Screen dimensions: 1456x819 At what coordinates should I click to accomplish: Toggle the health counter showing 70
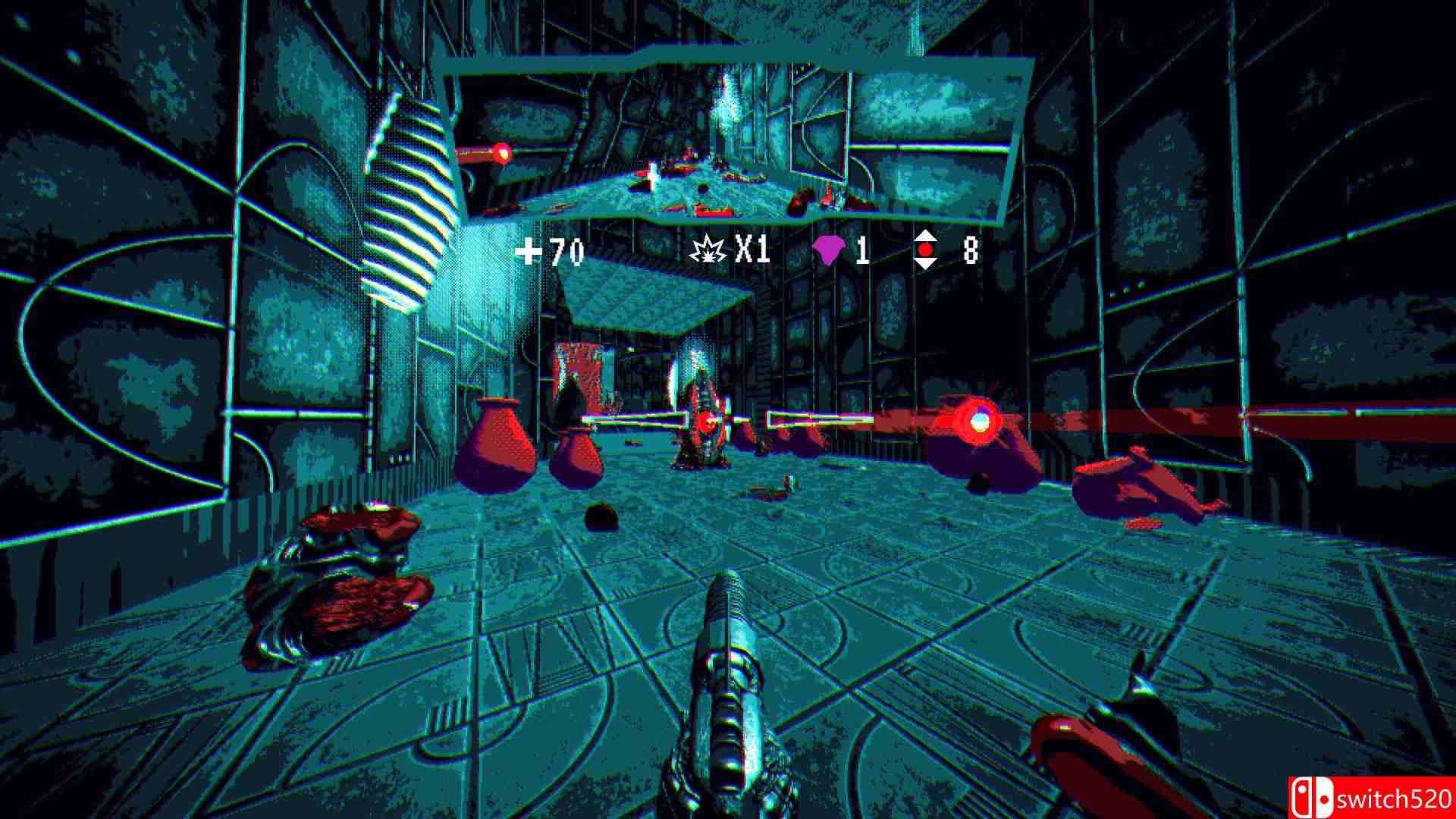pyautogui.click(x=565, y=253)
